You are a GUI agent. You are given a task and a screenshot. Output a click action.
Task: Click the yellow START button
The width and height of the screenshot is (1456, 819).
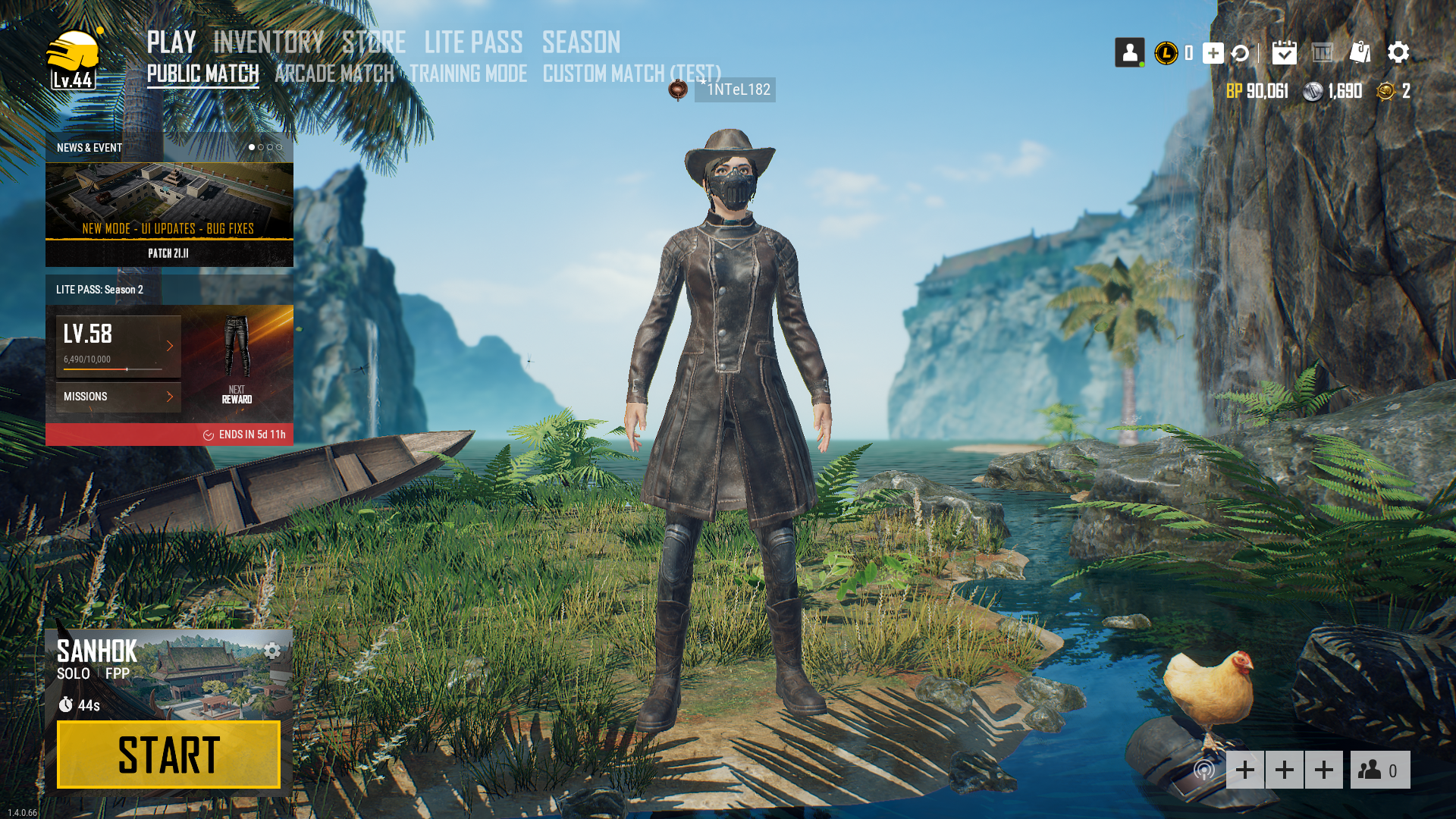(168, 755)
